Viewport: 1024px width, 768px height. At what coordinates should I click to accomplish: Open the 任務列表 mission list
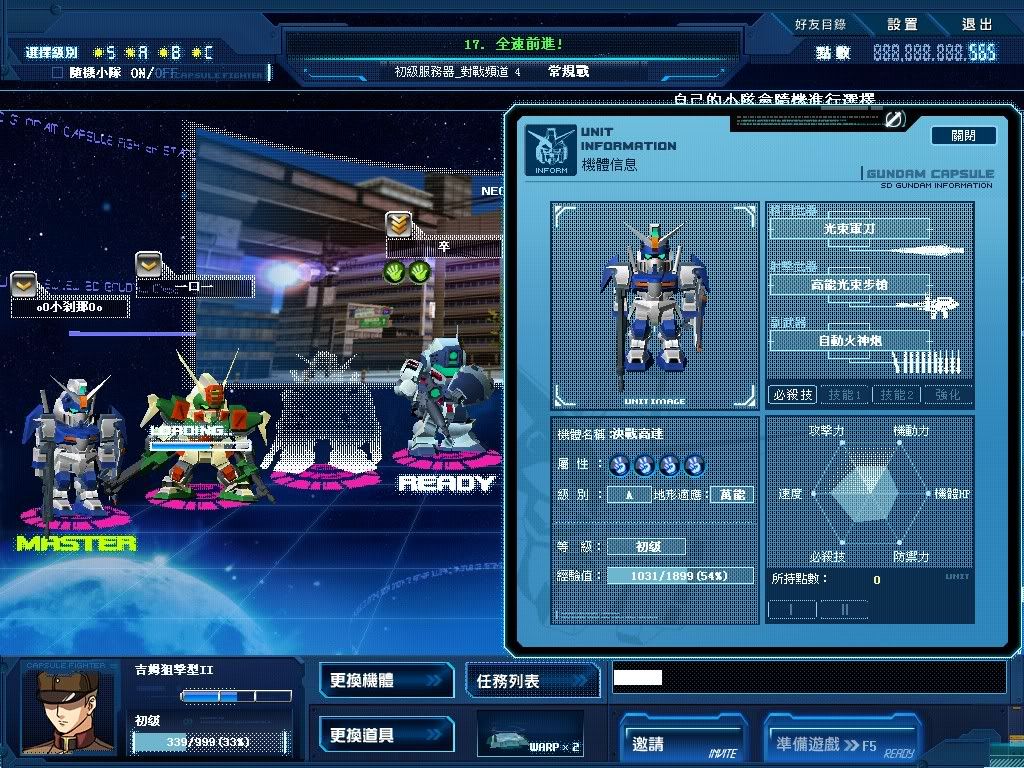tap(532, 681)
